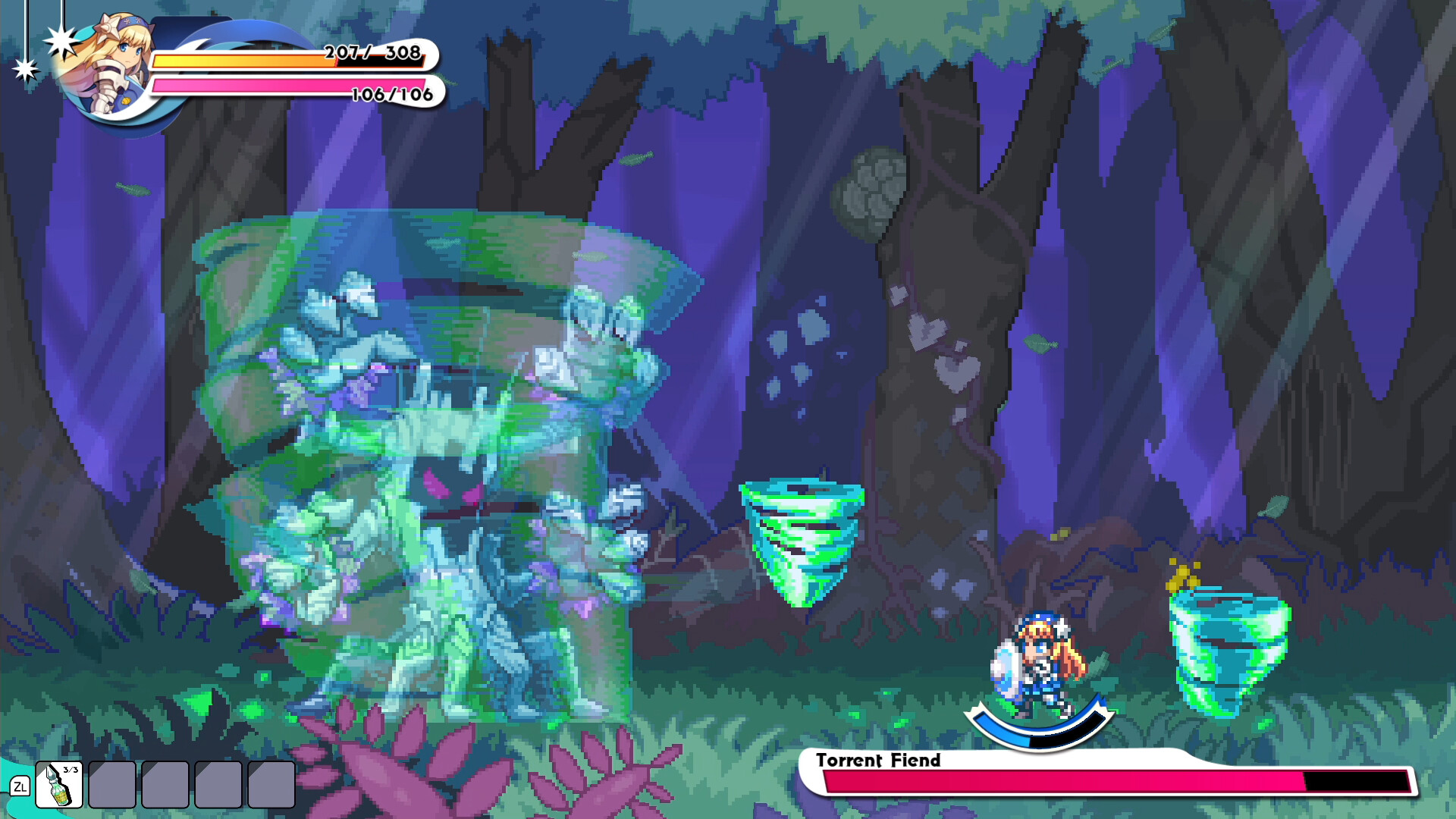1456x819 pixels.
Task: Click the last empty item slot
Action: (270, 785)
